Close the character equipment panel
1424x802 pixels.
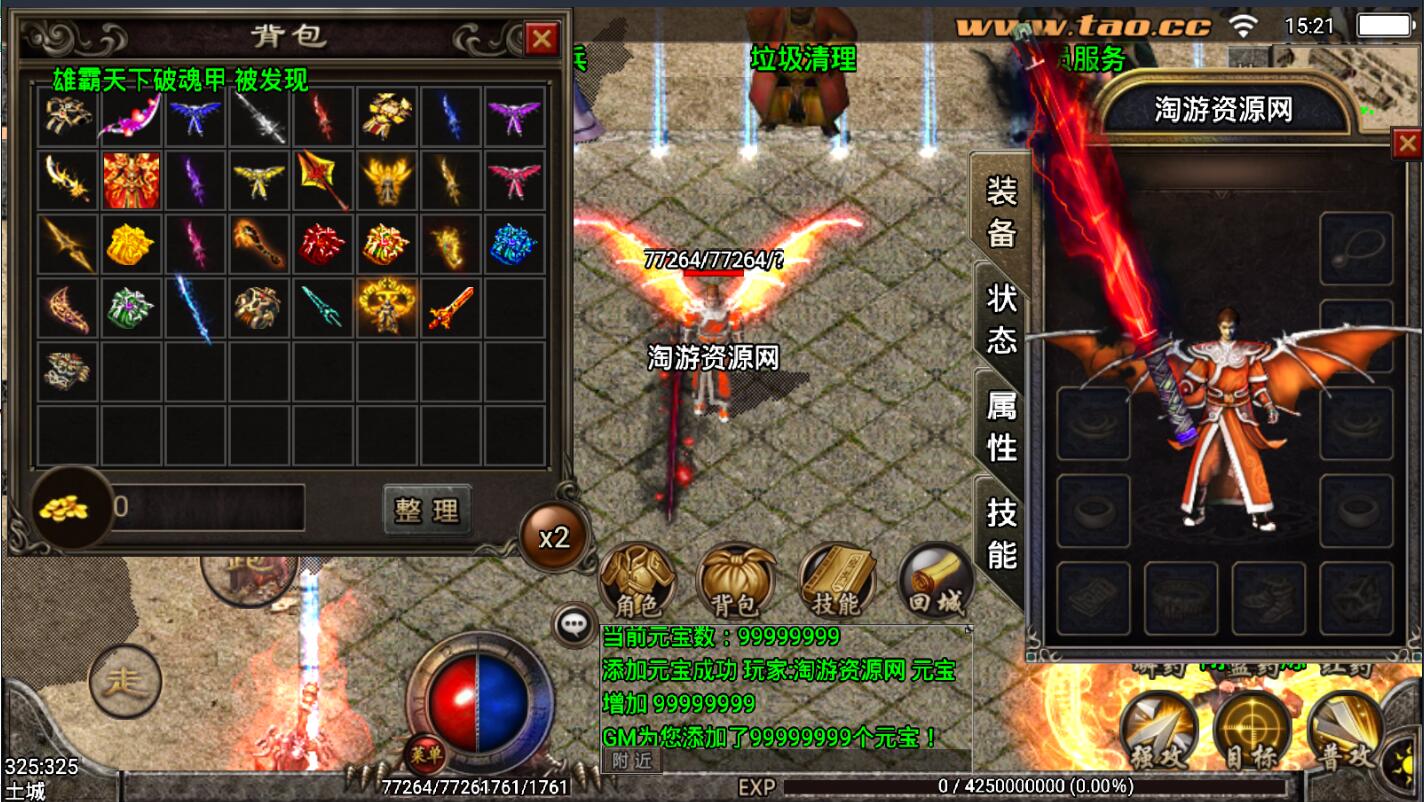click(x=1407, y=145)
